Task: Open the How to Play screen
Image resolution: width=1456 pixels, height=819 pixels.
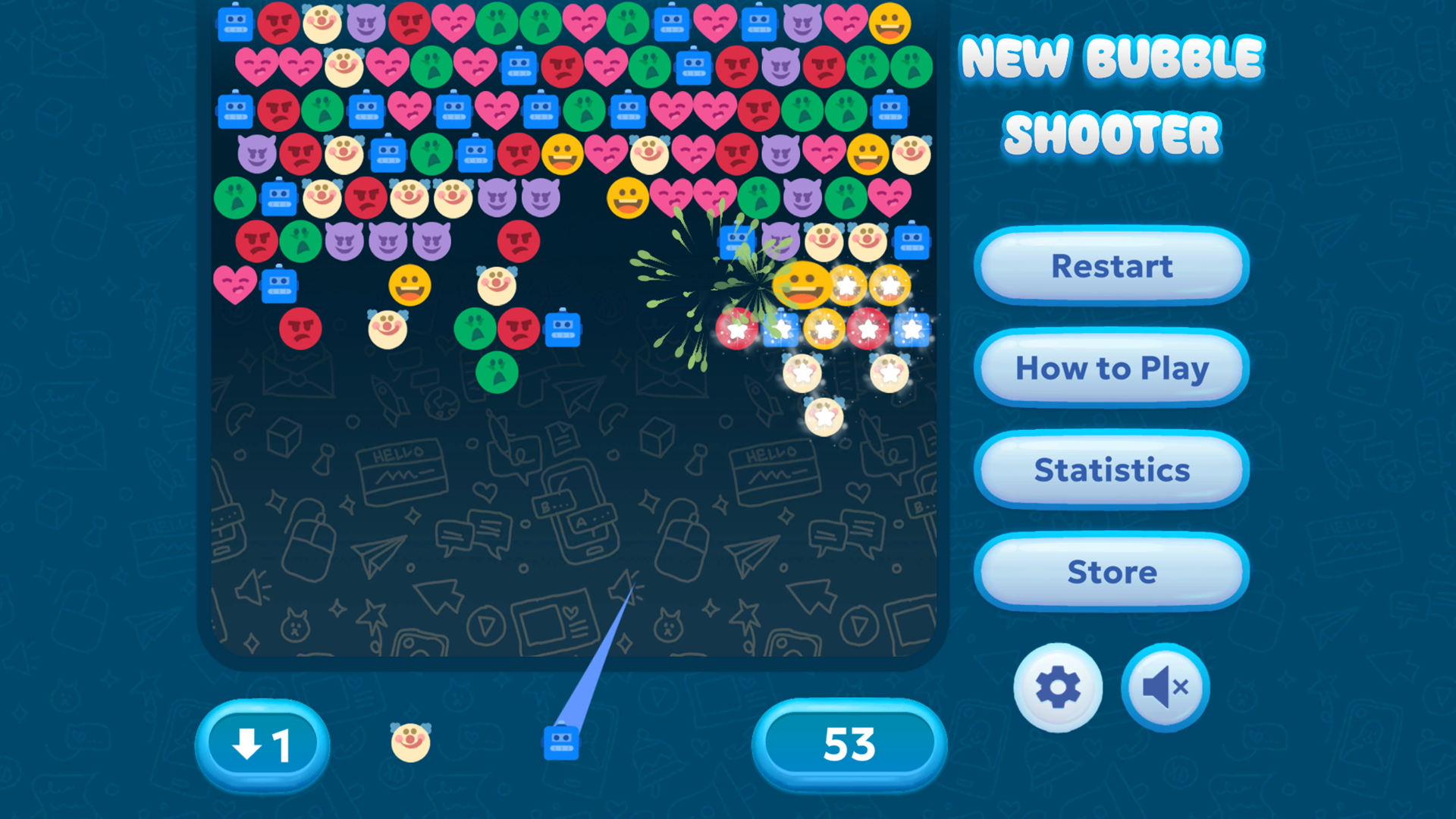Action: [x=1110, y=369]
